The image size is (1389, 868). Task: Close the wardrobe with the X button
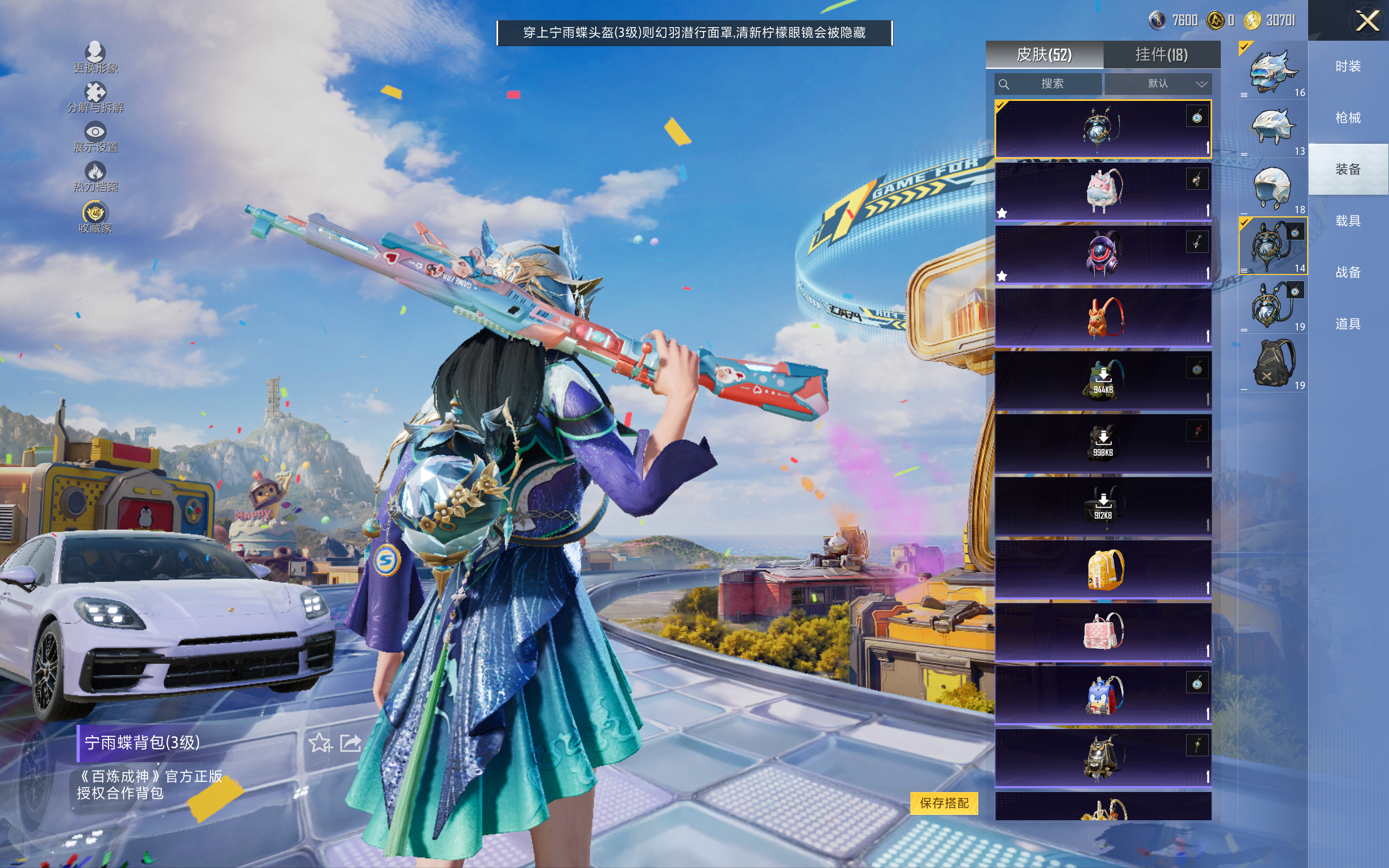[1367, 21]
